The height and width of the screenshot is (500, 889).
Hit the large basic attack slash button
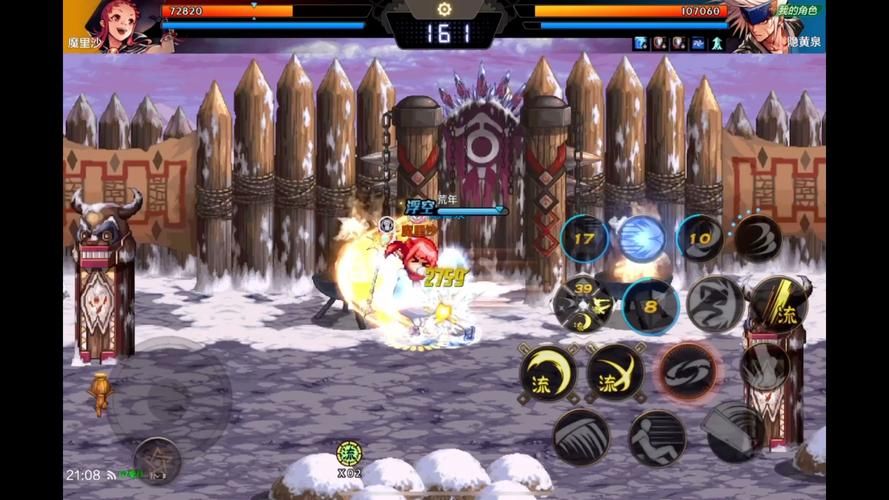click(x=735, y=430)
